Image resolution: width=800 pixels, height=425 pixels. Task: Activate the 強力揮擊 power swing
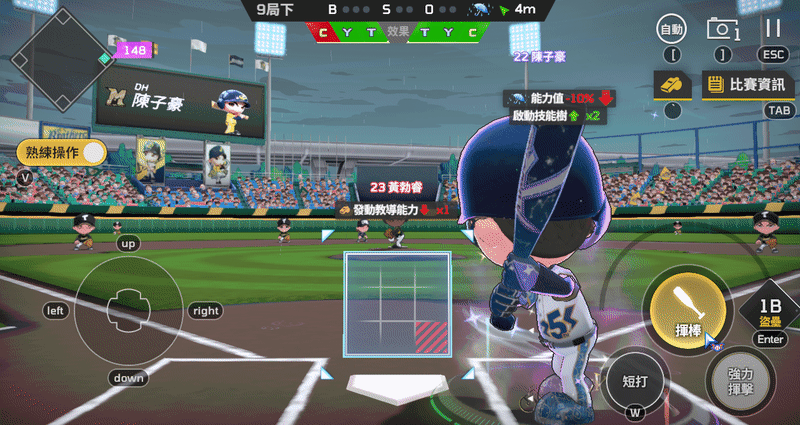[x=740, y=380]
